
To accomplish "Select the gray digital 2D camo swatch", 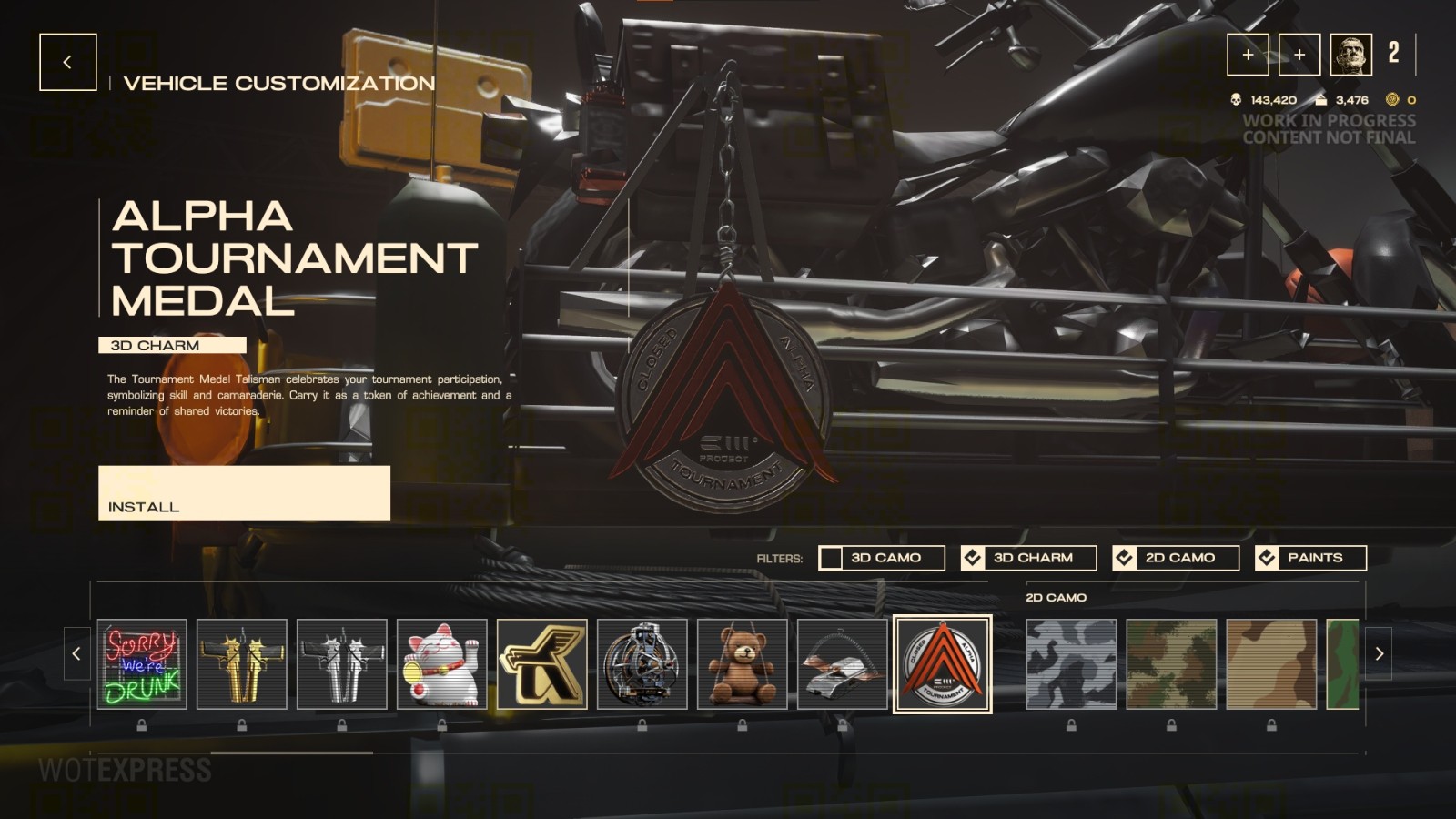I will click(1070, 665).
